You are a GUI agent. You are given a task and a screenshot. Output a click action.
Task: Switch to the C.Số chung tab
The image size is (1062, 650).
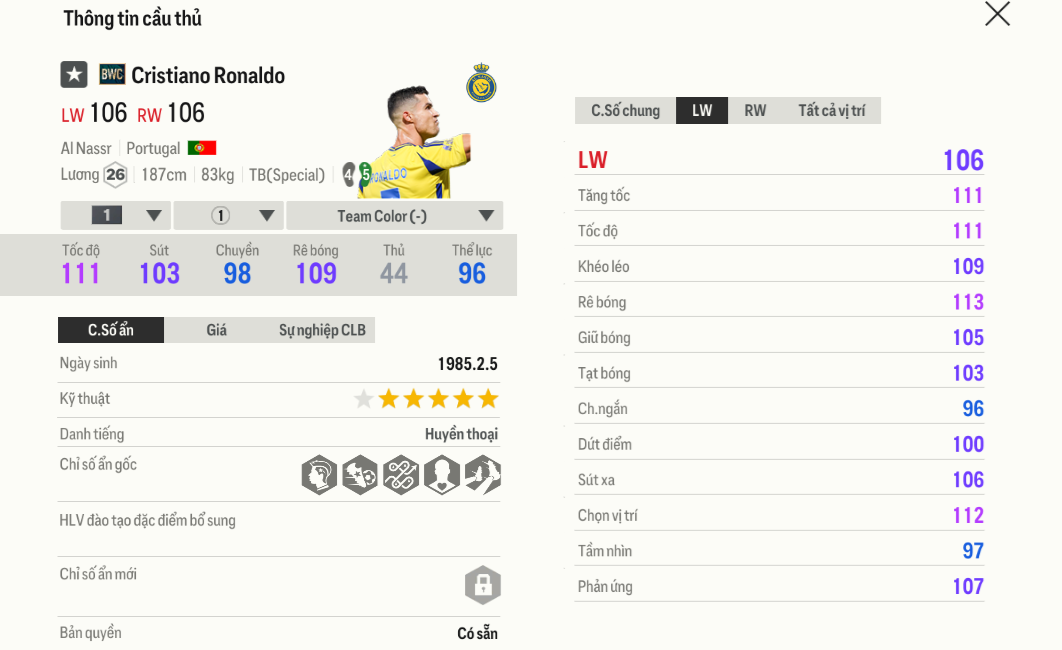point(625,111)
